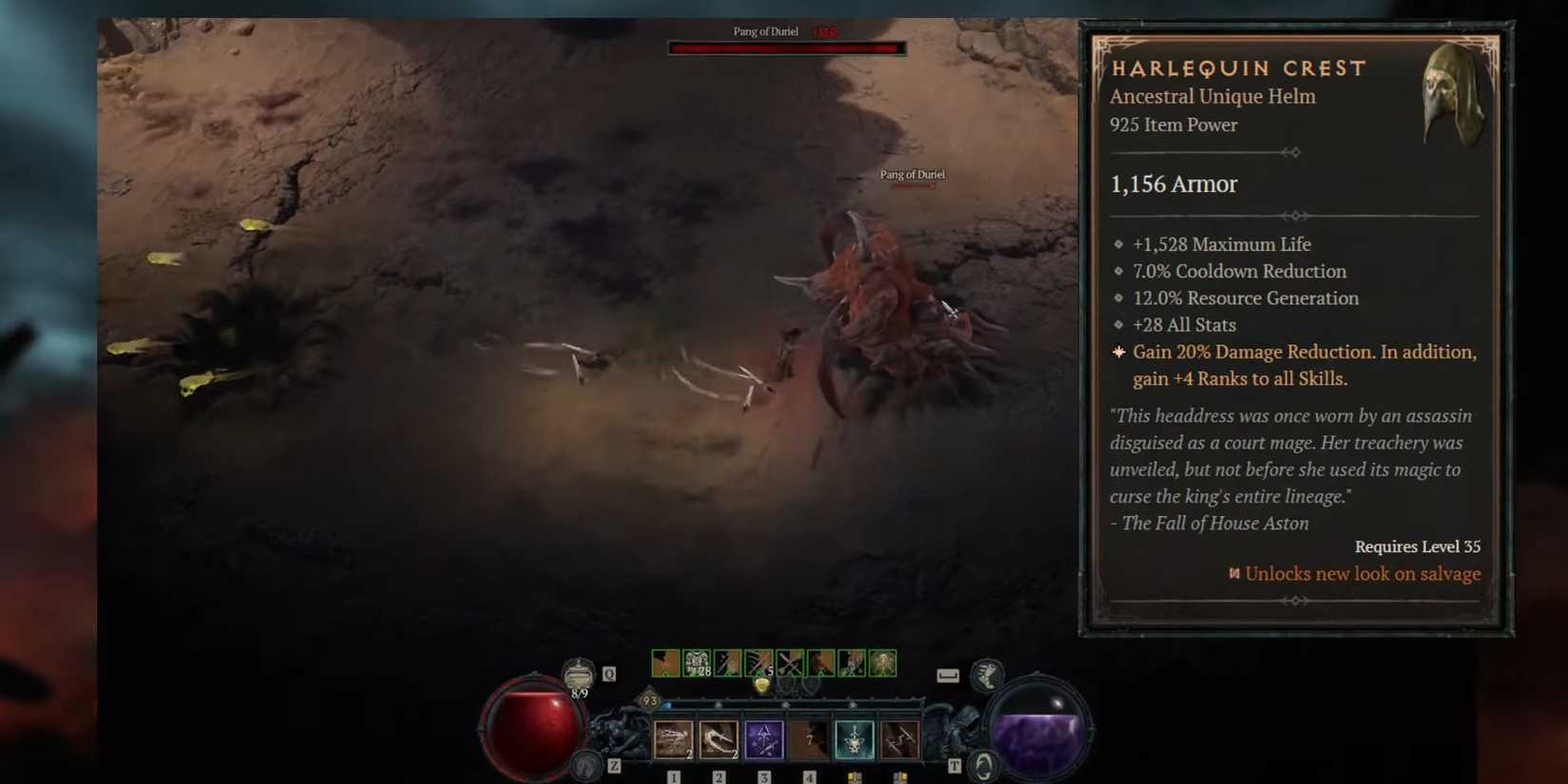The height and width of the screenshot is (784, 1568).
Task: Click the teal skull skill on the action bar
Action: (853, 738)
